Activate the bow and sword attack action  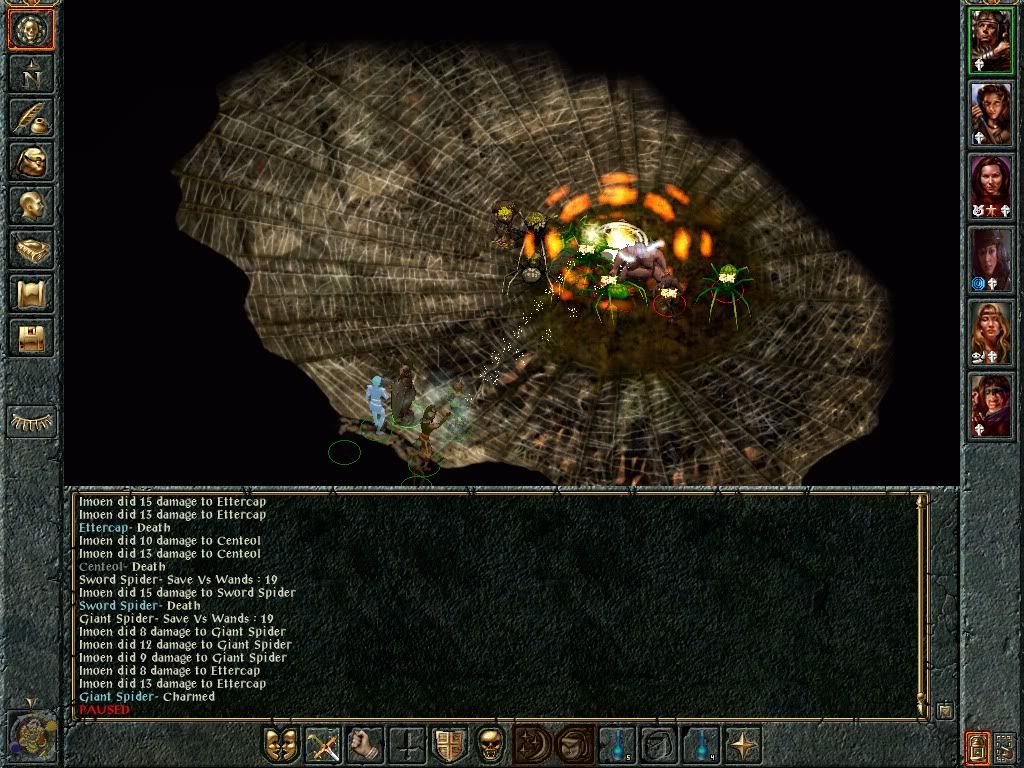click(x=323, y=745)
